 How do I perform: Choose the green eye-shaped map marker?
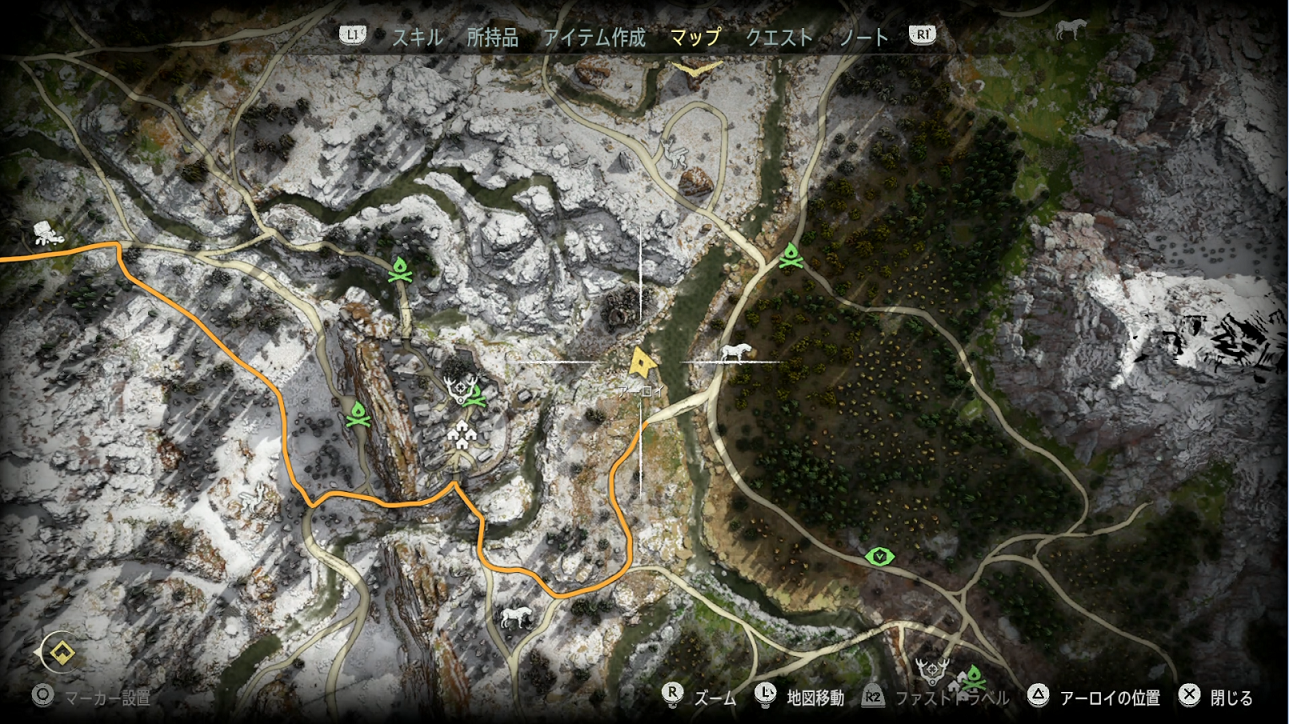[x=880, y=556]
